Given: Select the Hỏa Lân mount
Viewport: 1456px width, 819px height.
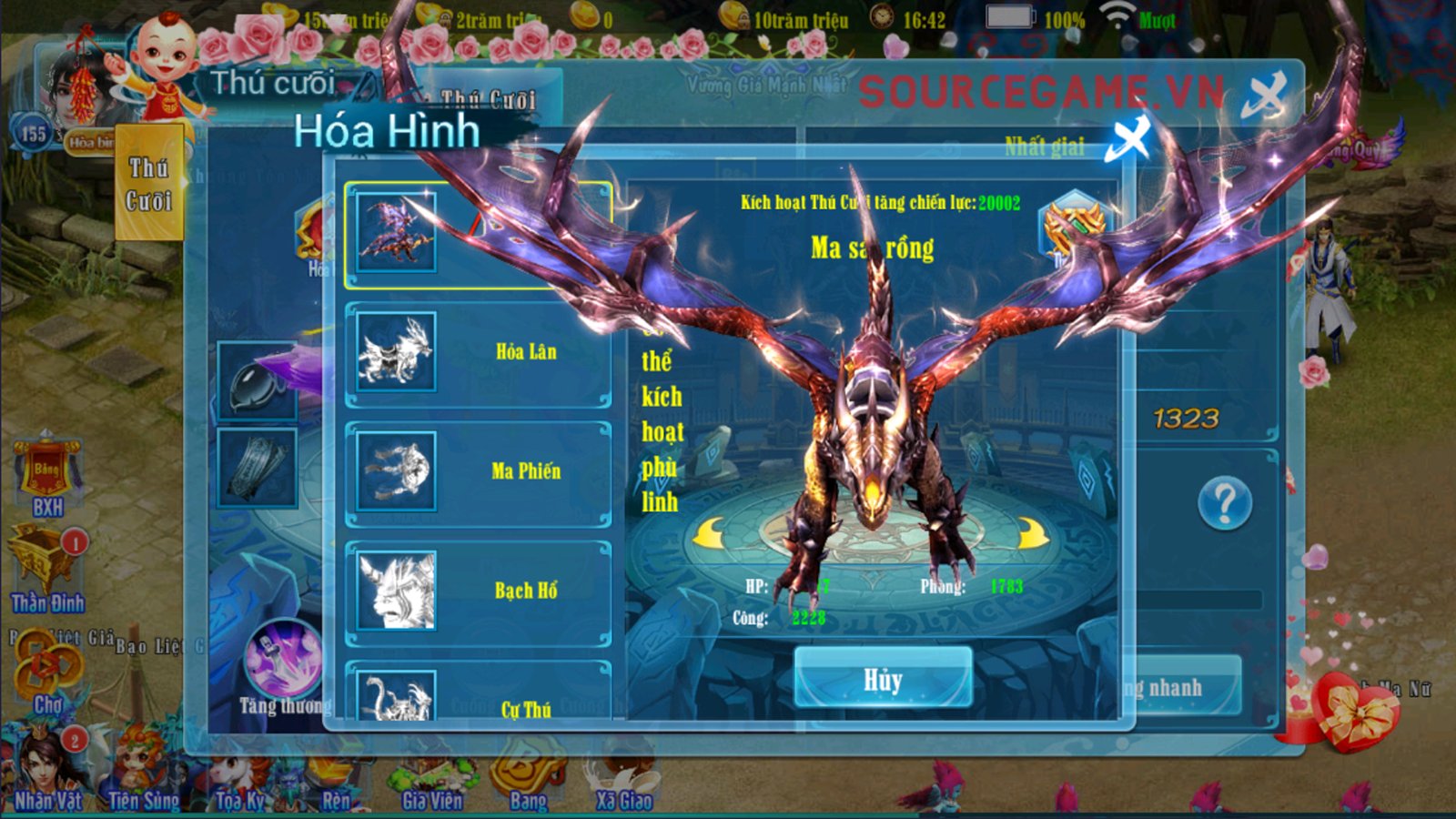Looking at the screenshot, I should [x=477, y=353].
